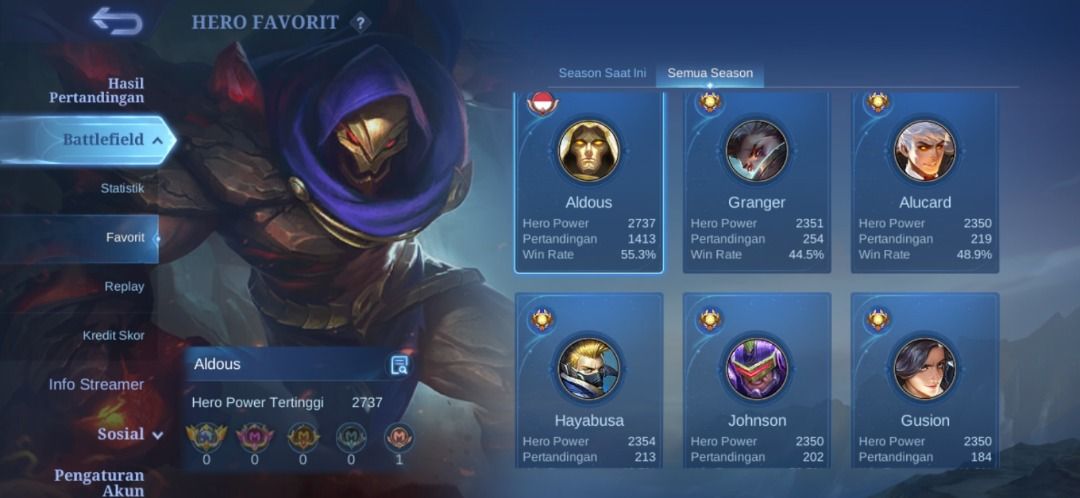Open Info Streamer menu entry
1080x498 pixels.
coord(96,385)
